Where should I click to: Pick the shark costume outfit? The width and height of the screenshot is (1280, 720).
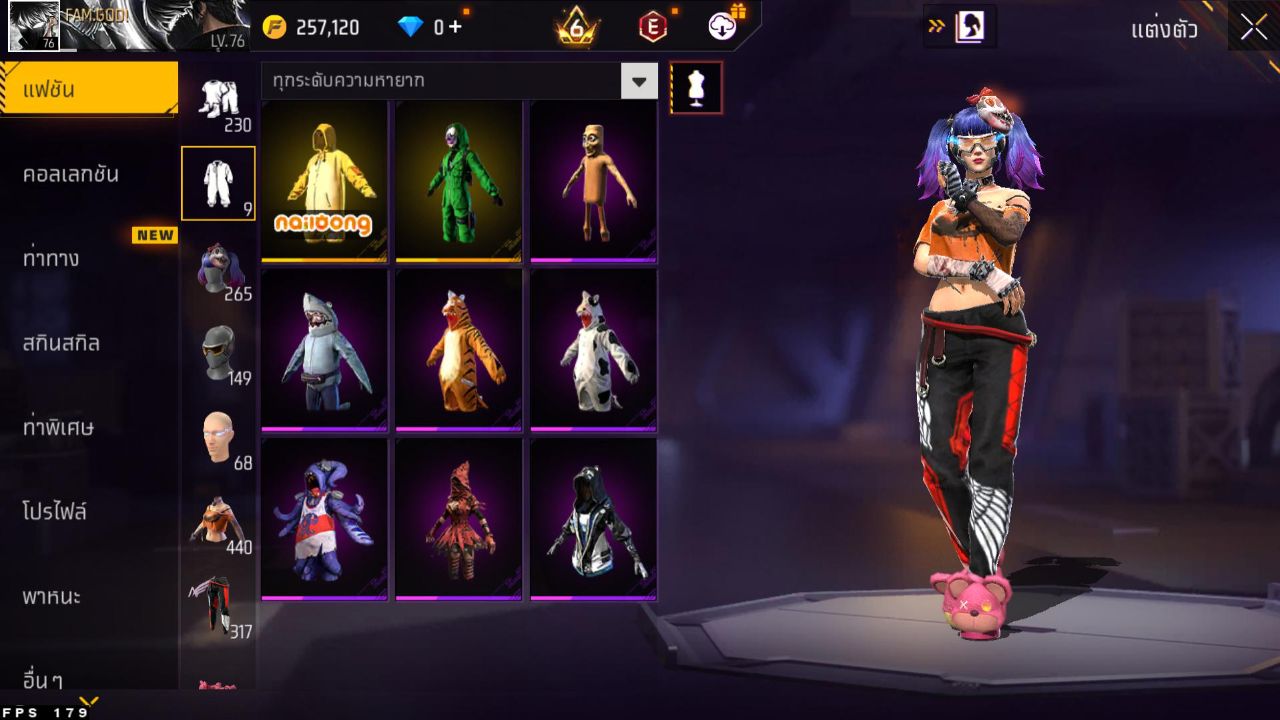(324, 349)
